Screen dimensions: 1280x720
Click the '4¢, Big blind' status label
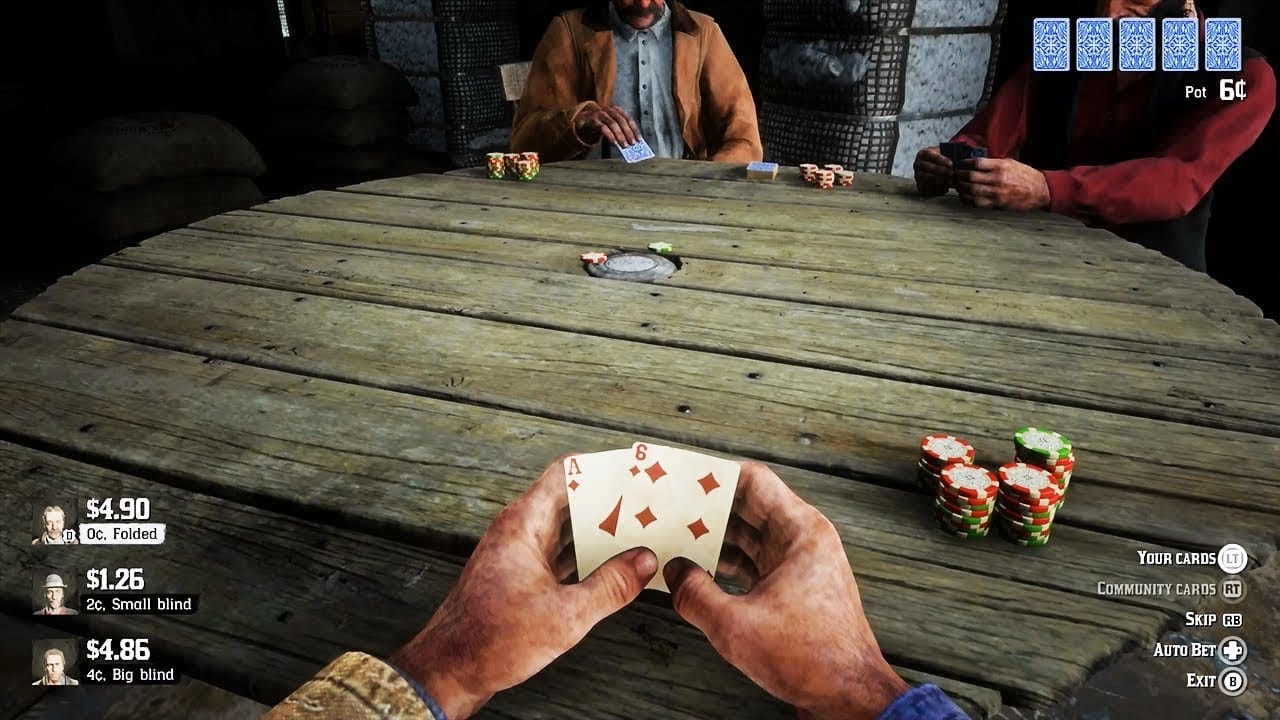click(x=131, y=675)
